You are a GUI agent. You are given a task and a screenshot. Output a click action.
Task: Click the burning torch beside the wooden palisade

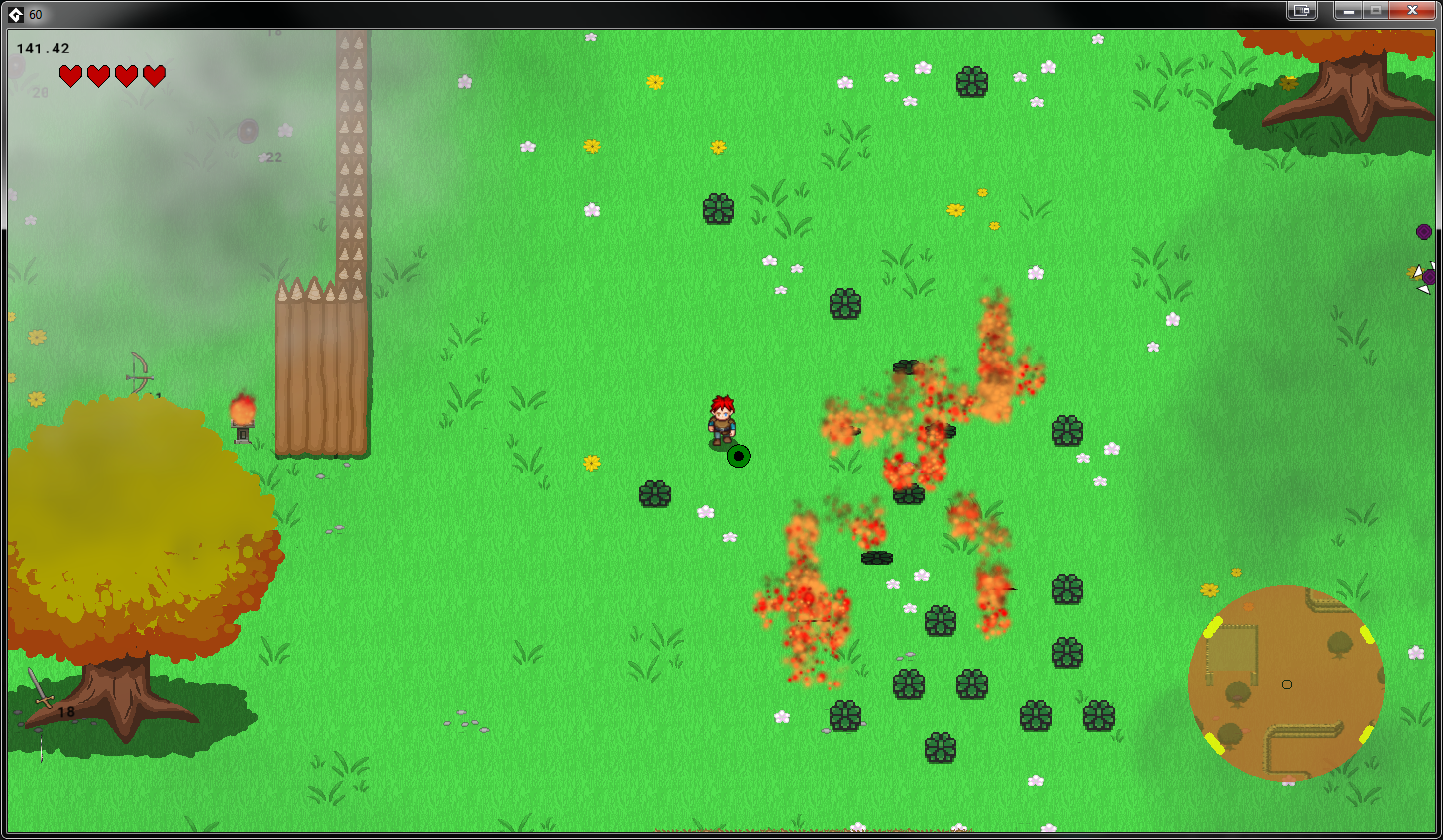coord(243,414)
